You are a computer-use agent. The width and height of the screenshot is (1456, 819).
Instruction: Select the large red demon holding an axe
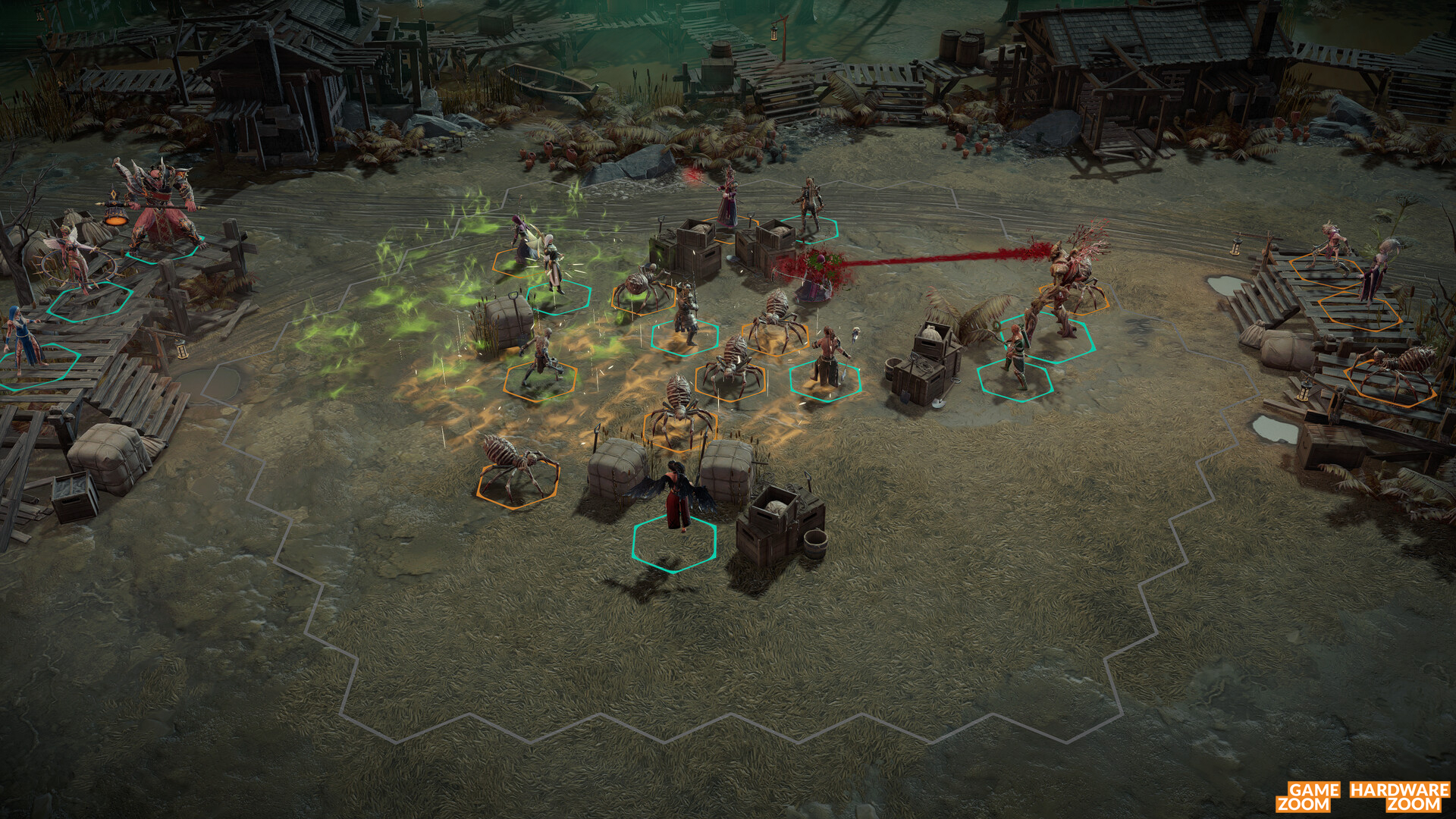pos(157,206)
